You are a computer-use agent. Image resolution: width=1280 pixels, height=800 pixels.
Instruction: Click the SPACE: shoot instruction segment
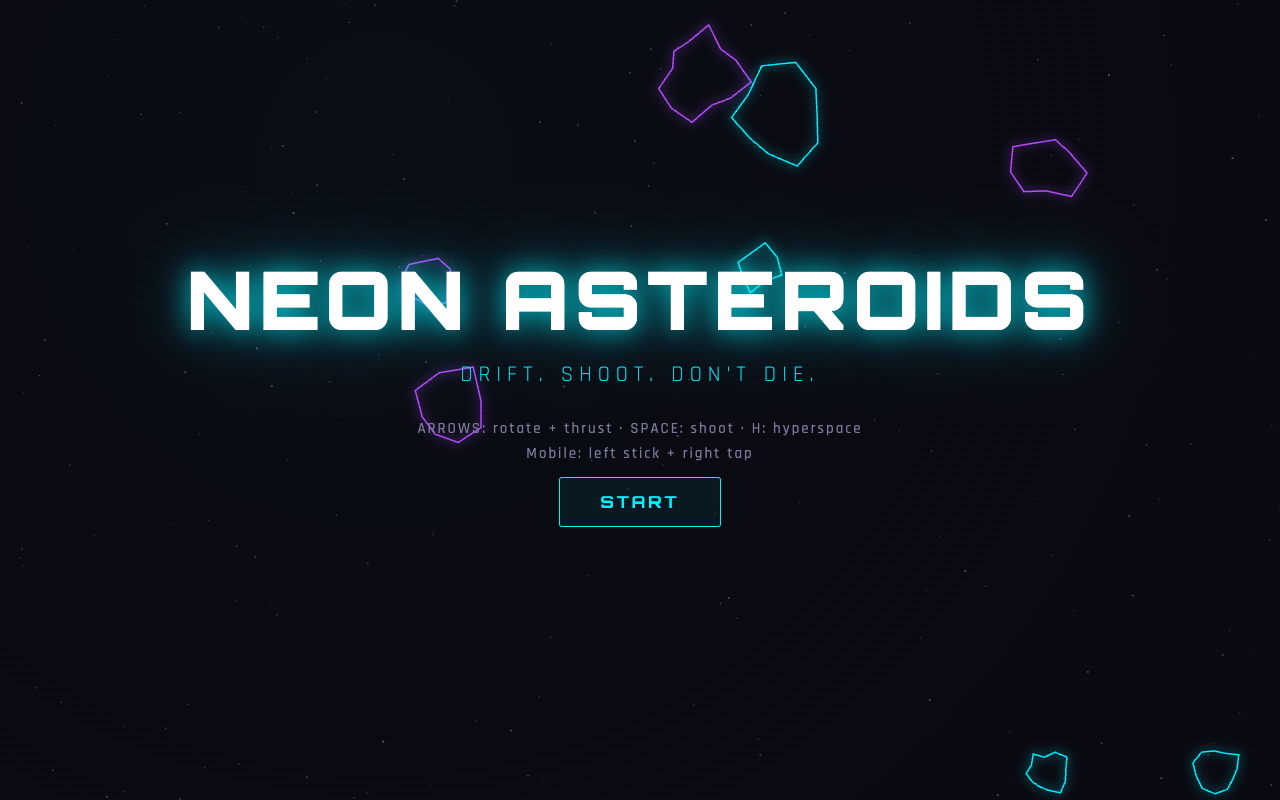683,427
